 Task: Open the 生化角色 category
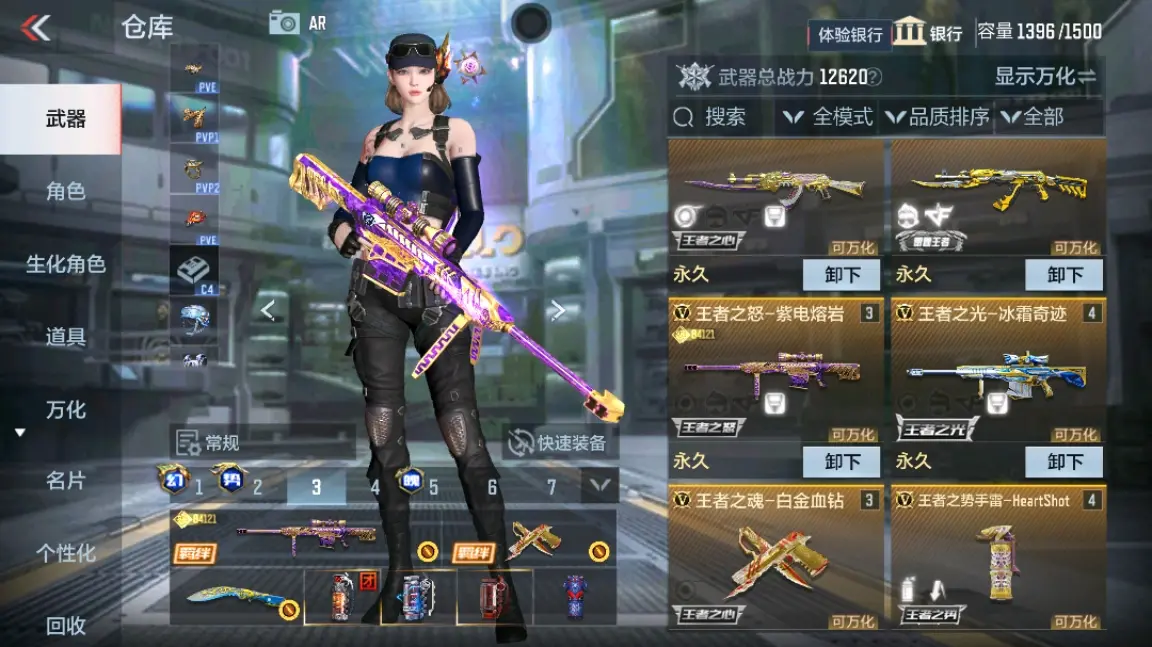click(x=65, y=264)
